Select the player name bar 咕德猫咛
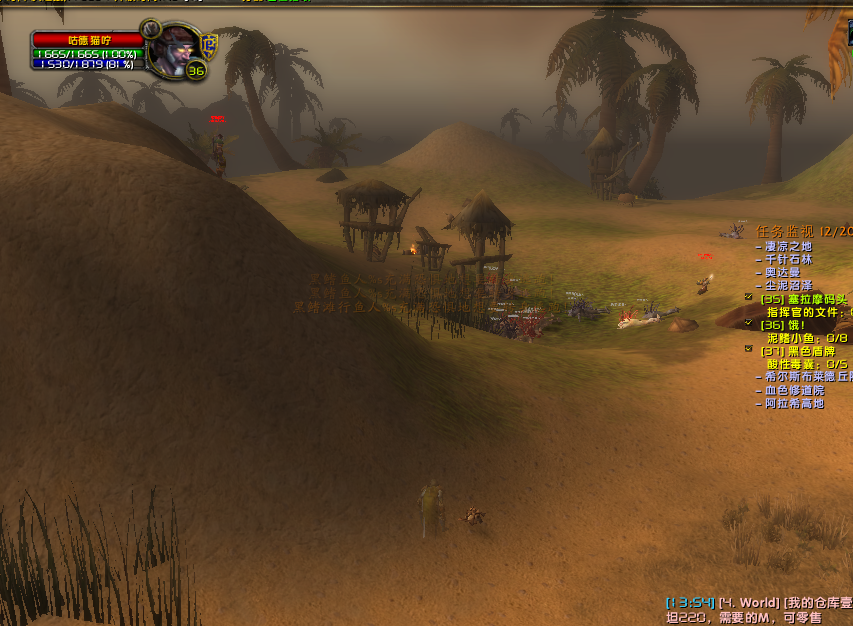Image resolution: width=853 pixels, height=626 pixels. pyautogui.click(x=88, y=40)
